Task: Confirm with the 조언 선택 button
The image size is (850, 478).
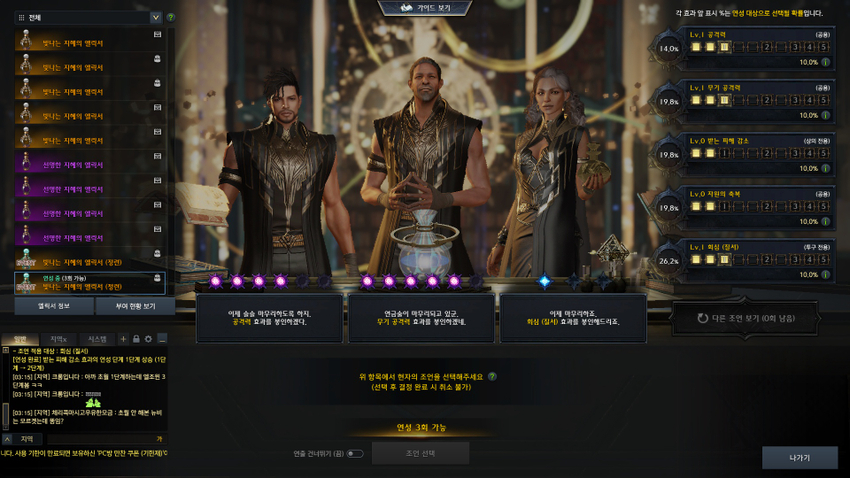Action: point(420,453)
